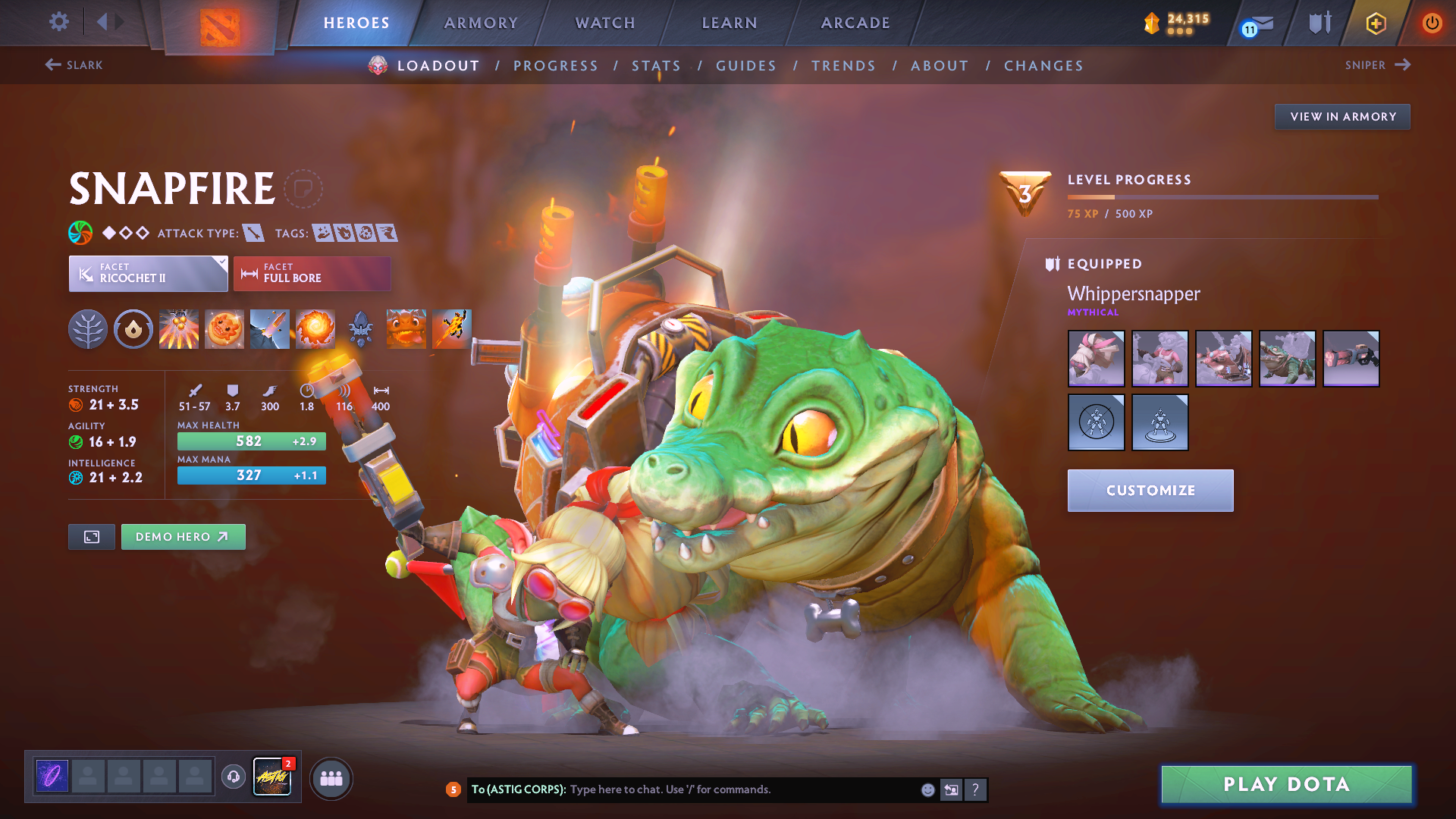
Task: Click the settings gear icon
Action: (58, 23)
